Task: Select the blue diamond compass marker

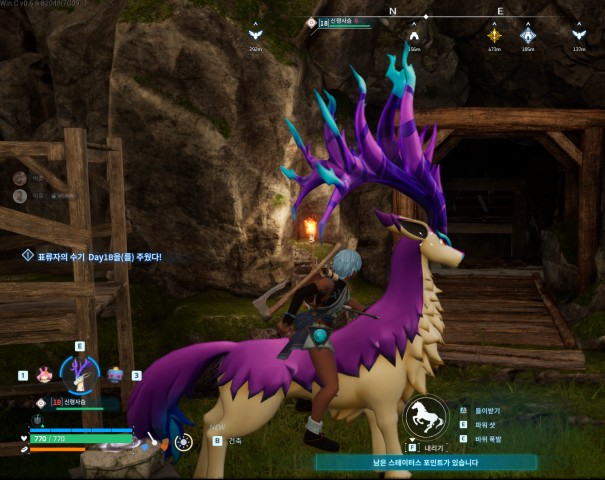Action: coord(528,36)
